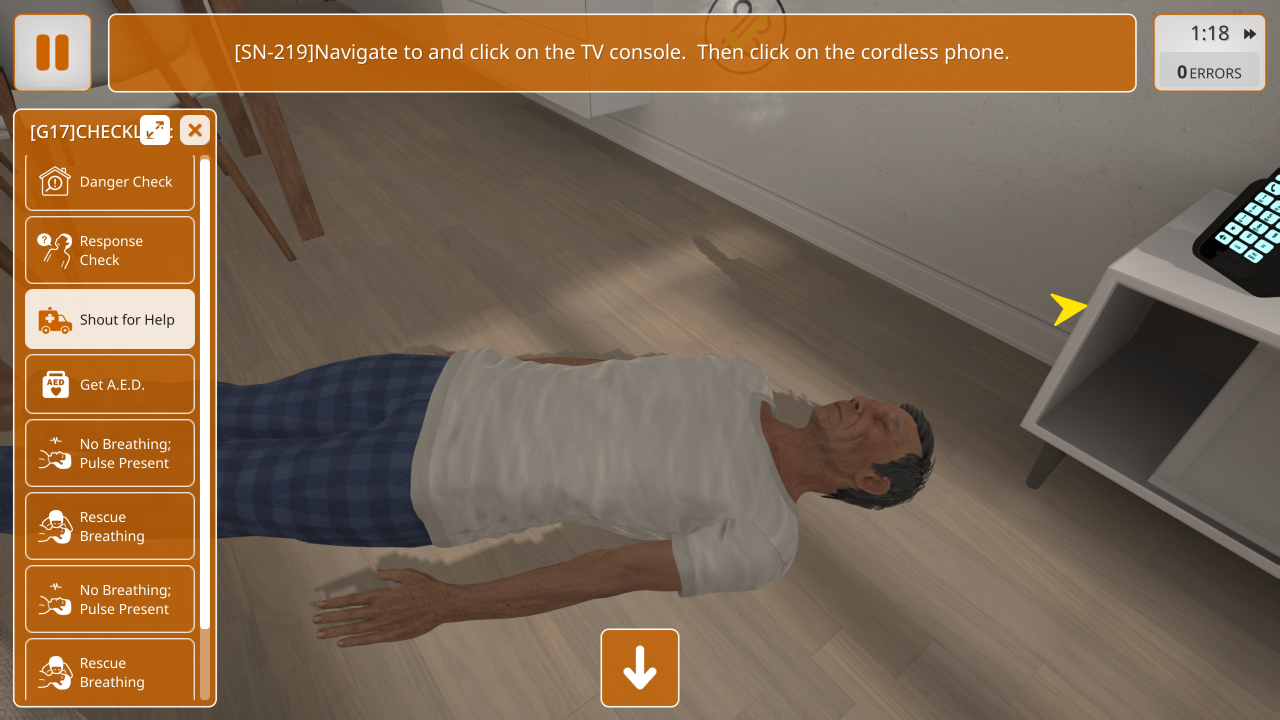Select the Get A.E.D. checklist entry

tap(110, 384)
